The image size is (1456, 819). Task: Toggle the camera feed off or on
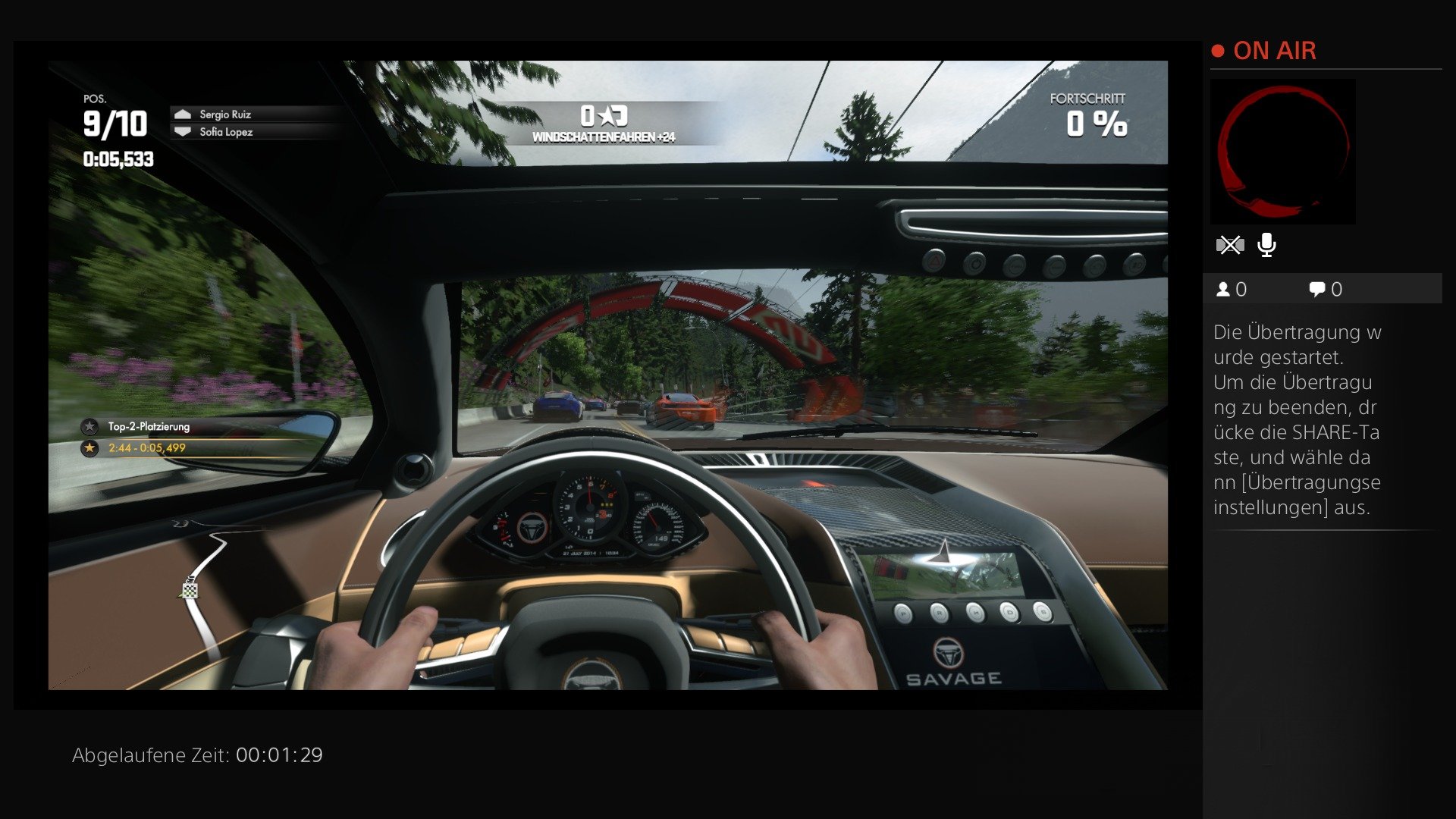1230,244
